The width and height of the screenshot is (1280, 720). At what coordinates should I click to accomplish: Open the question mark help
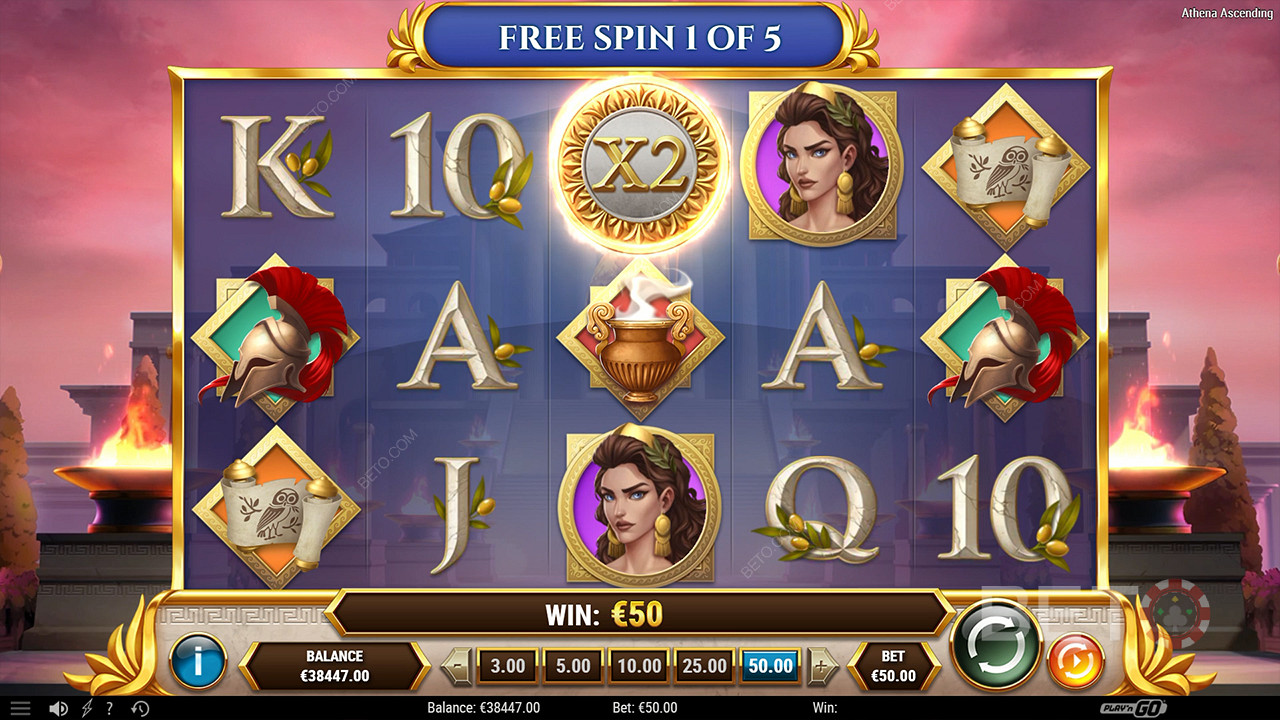pos(110,708)
